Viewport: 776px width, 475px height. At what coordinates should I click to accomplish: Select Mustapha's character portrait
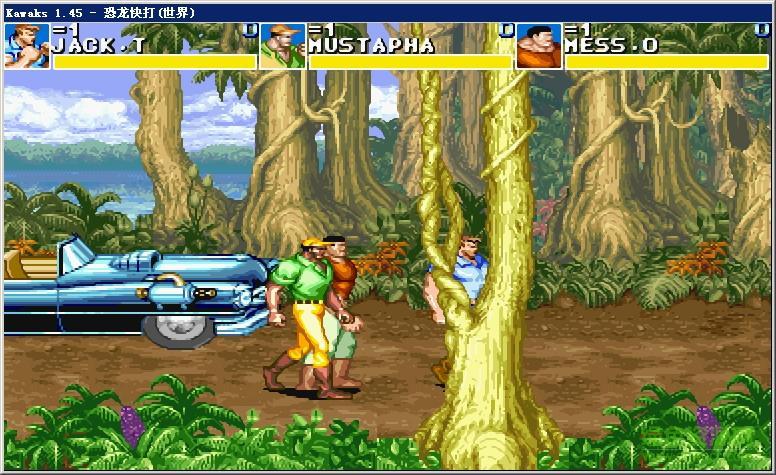[x=282, y=45]
